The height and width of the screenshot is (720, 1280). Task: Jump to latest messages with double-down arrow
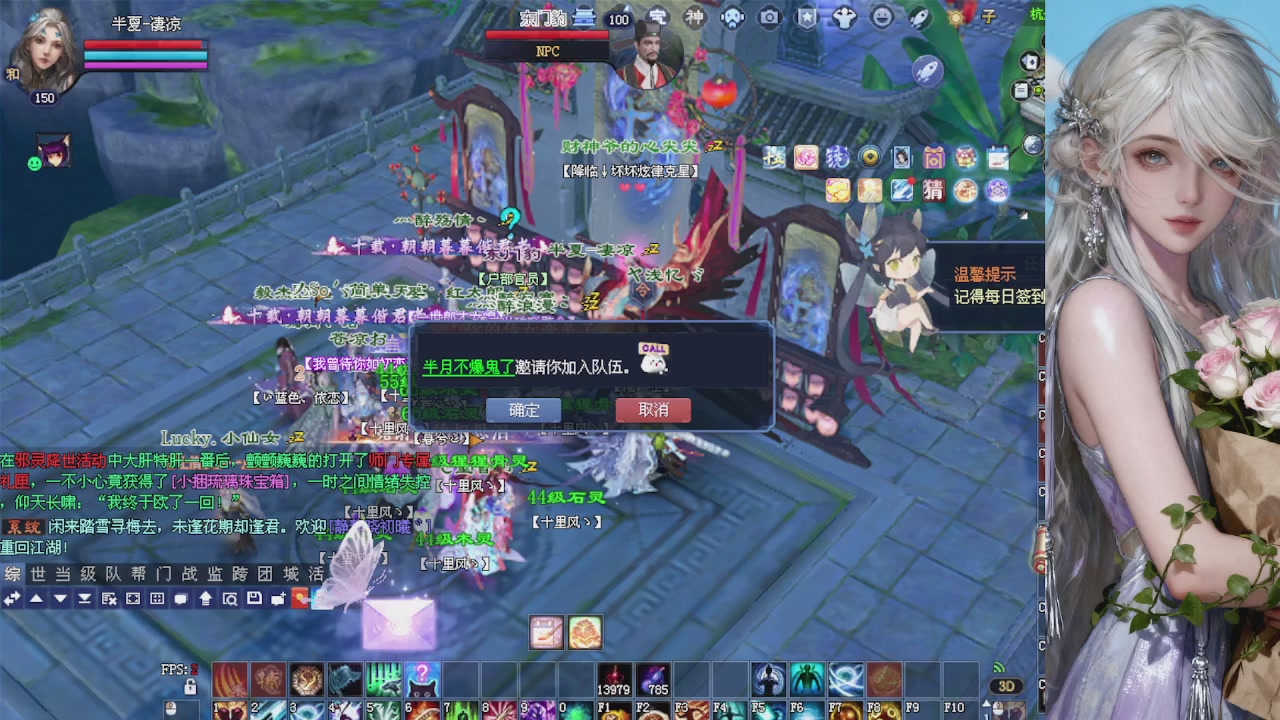pos(85,597)
